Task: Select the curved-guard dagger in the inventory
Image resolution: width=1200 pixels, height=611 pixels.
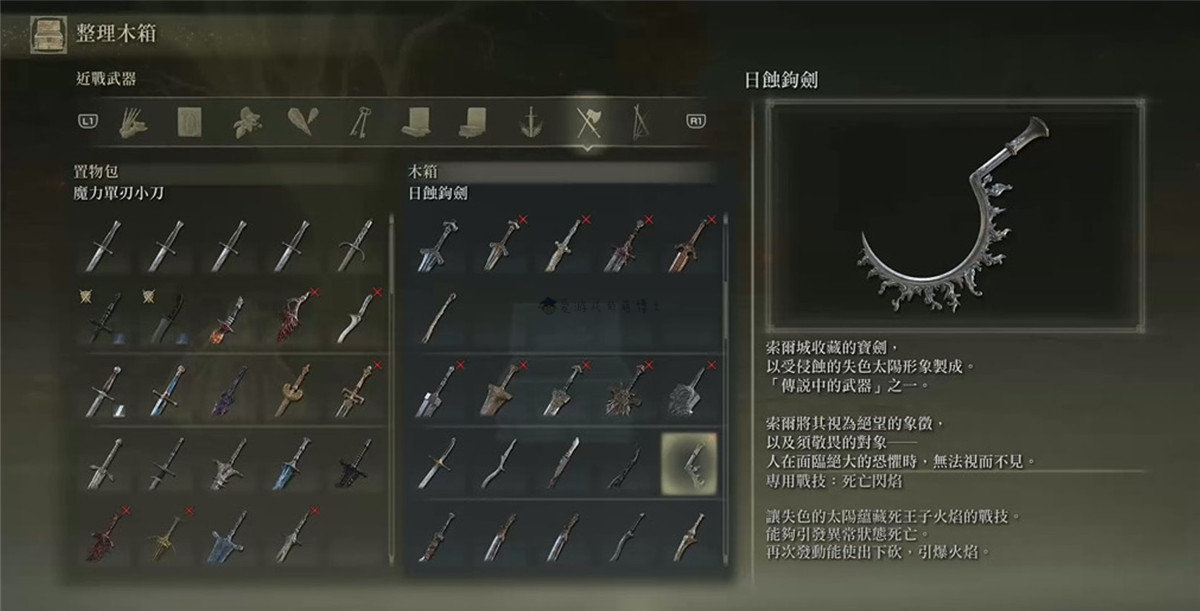Action: [x=354, y=243]
